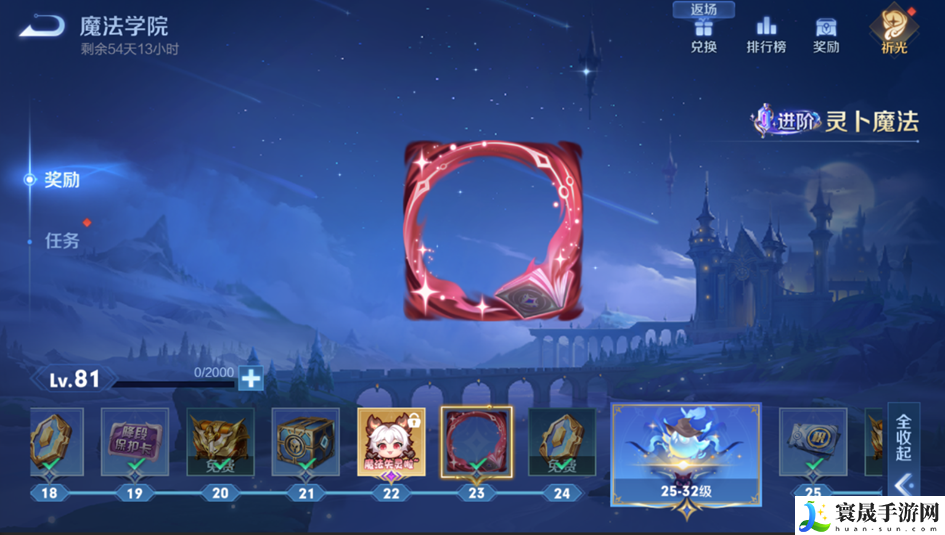Click the plus button to buy levels

click(250, 378)
